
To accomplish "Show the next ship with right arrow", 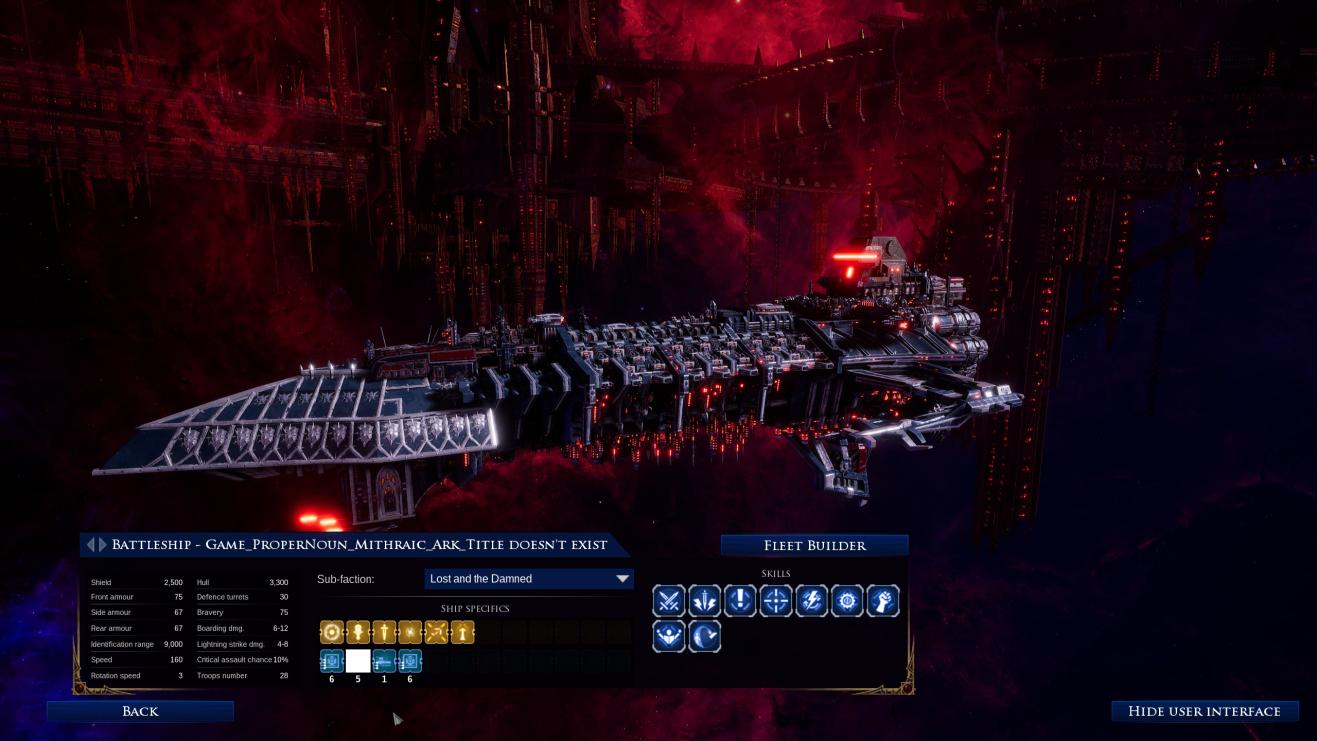I will point(102,545).
